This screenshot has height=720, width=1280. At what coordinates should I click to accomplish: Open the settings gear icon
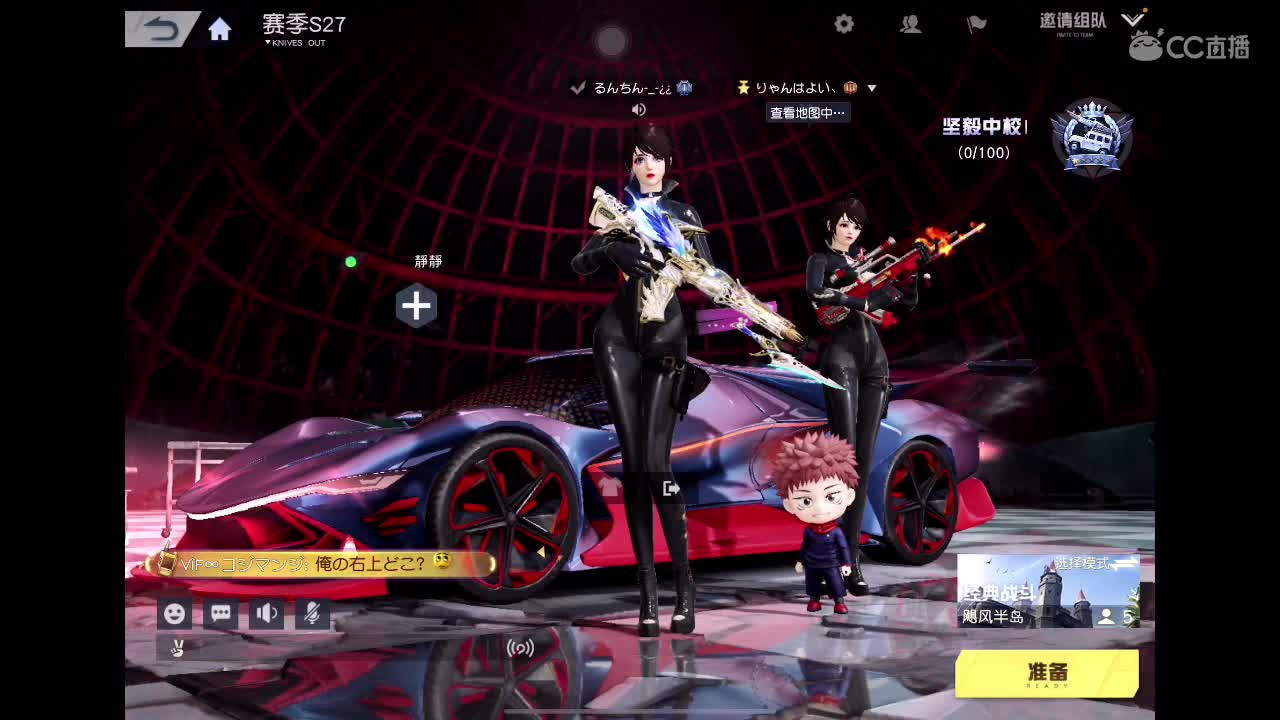coord(843,24)
